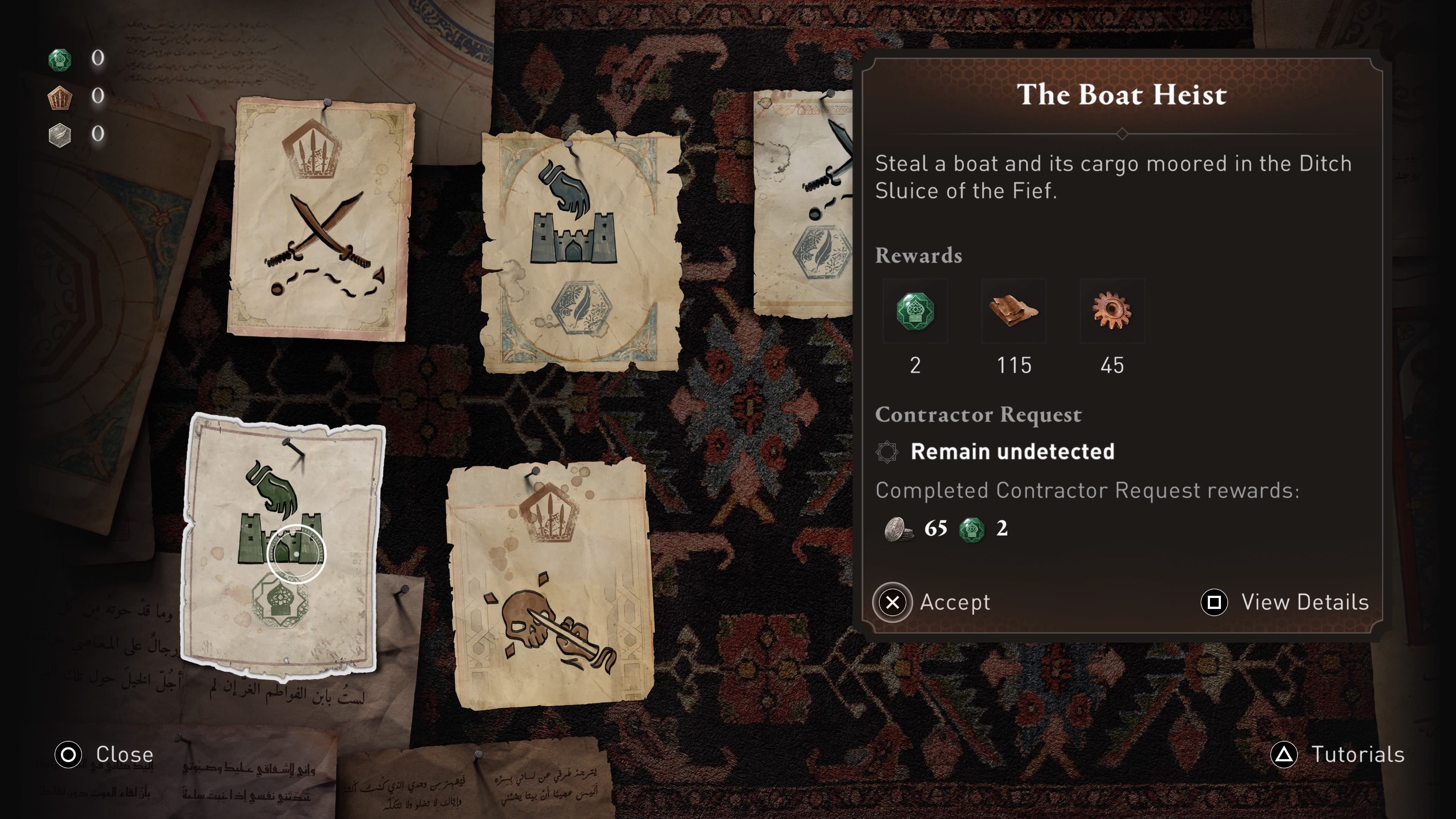Inspect the green token reward in Rewards

click(915, 311)
